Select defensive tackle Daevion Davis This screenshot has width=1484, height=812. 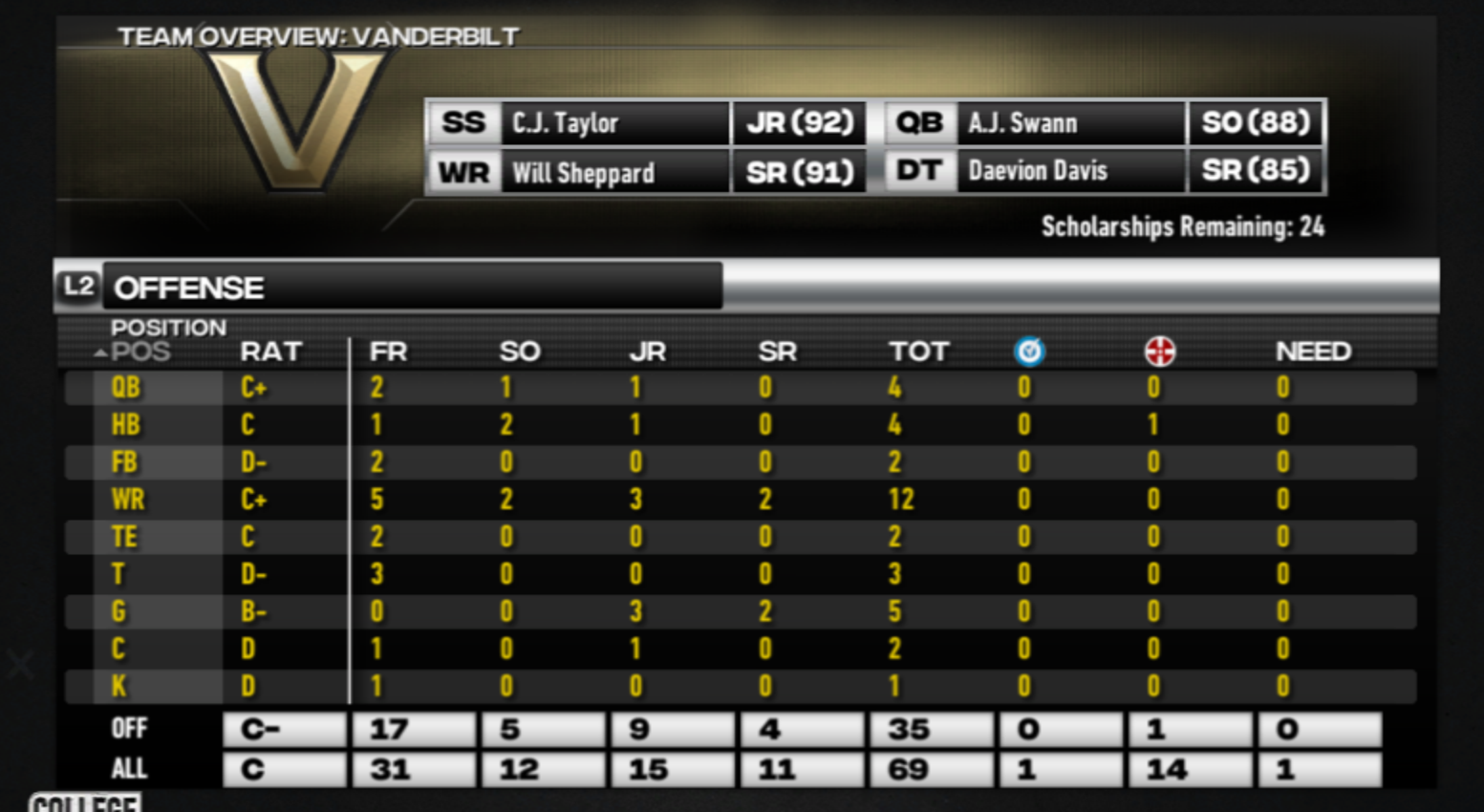click(x=1070, y=171)
